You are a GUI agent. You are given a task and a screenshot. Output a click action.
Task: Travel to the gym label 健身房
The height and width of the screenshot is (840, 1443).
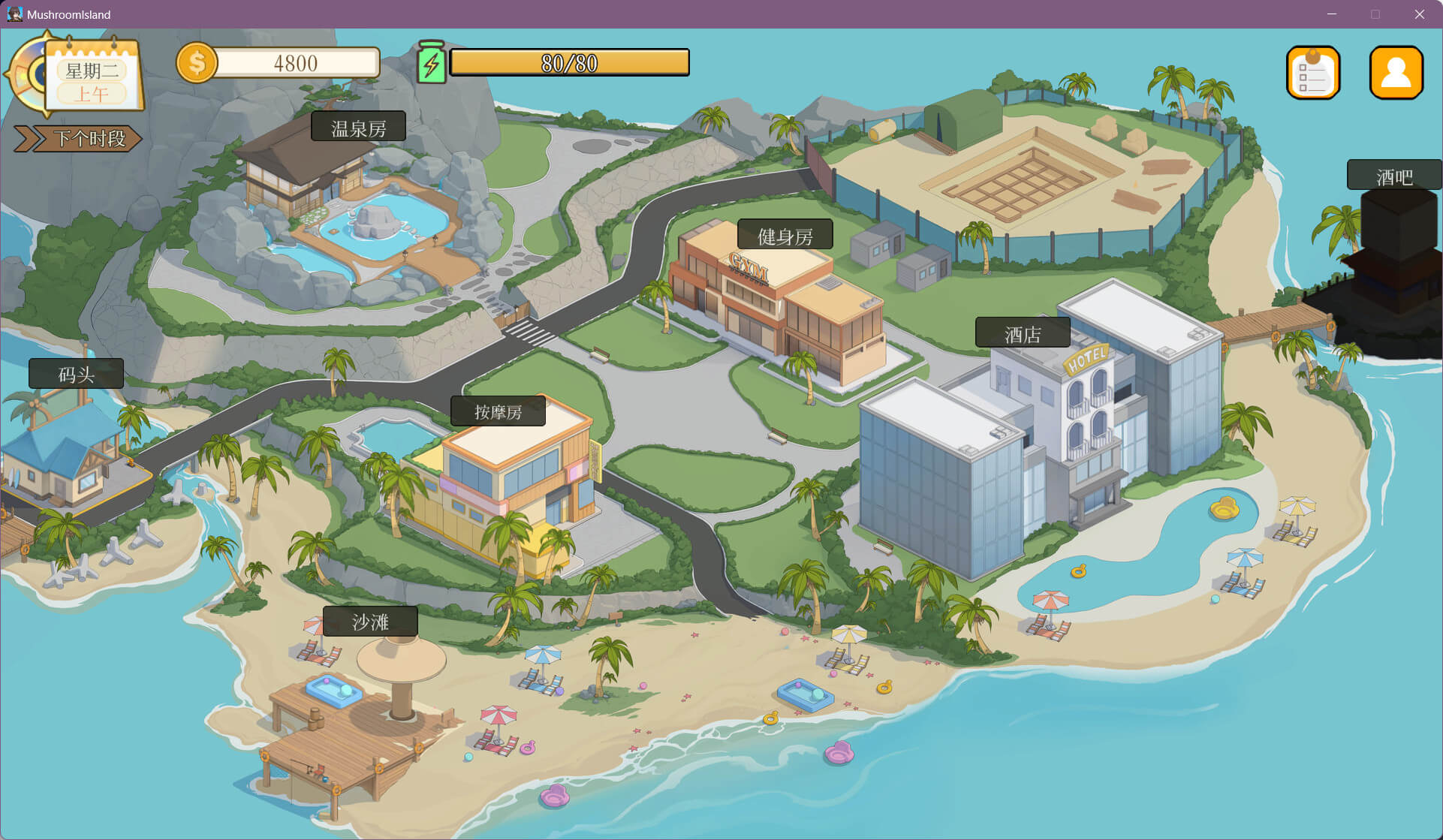[x=785, y=236]
